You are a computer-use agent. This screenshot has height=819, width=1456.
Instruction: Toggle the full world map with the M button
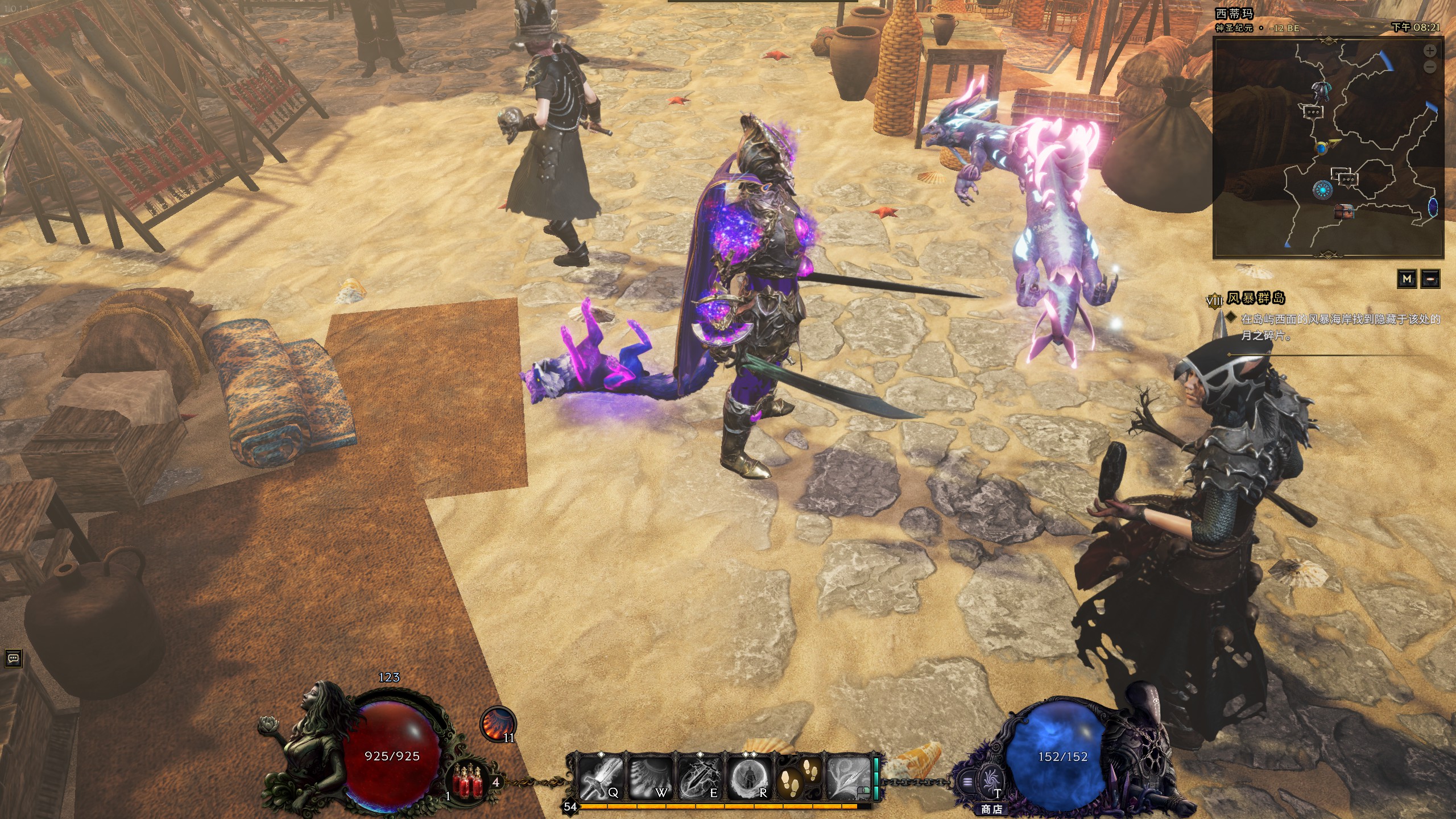pos(1407,279)
